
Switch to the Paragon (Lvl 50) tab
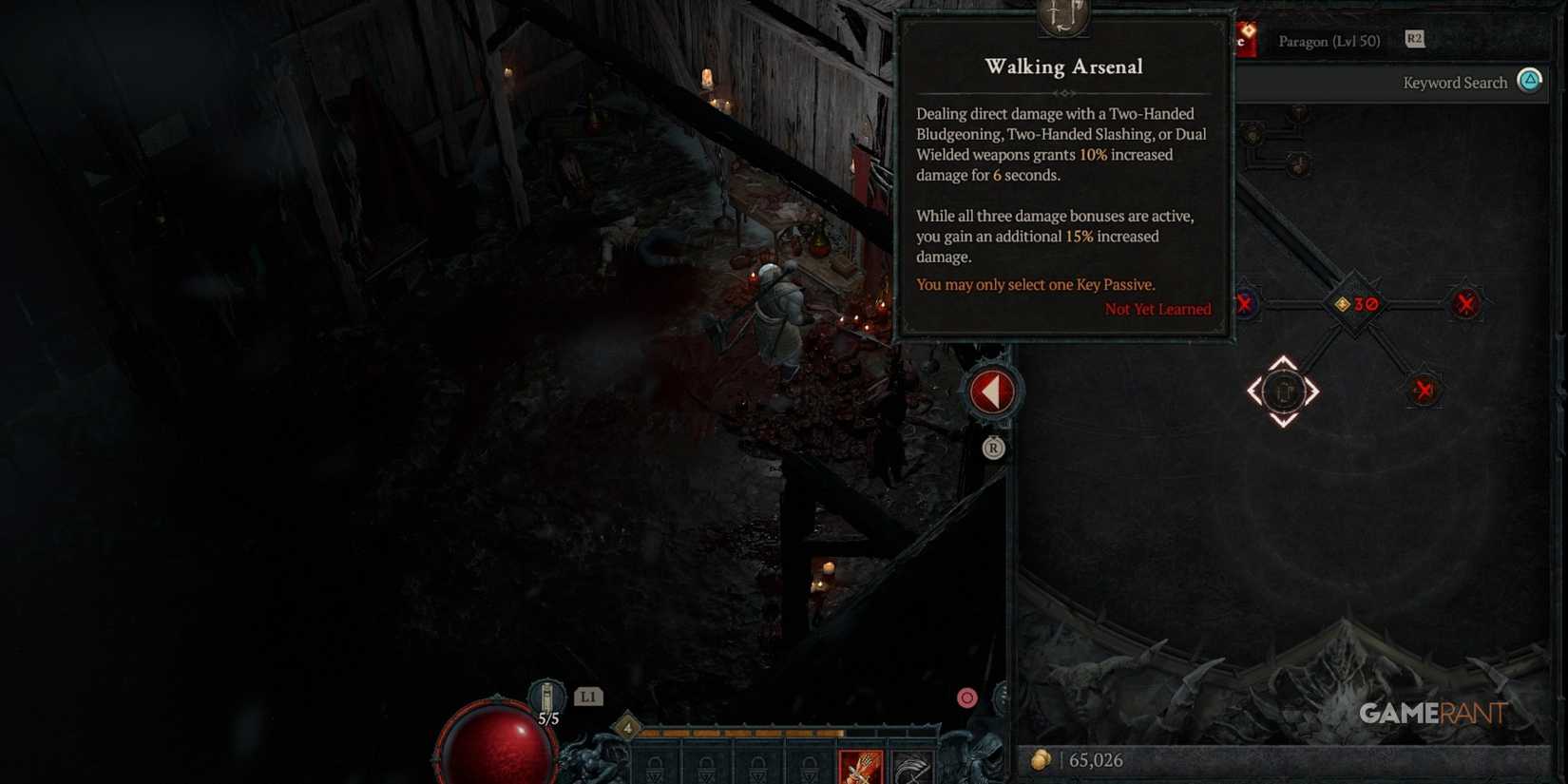click(1328, 41)
